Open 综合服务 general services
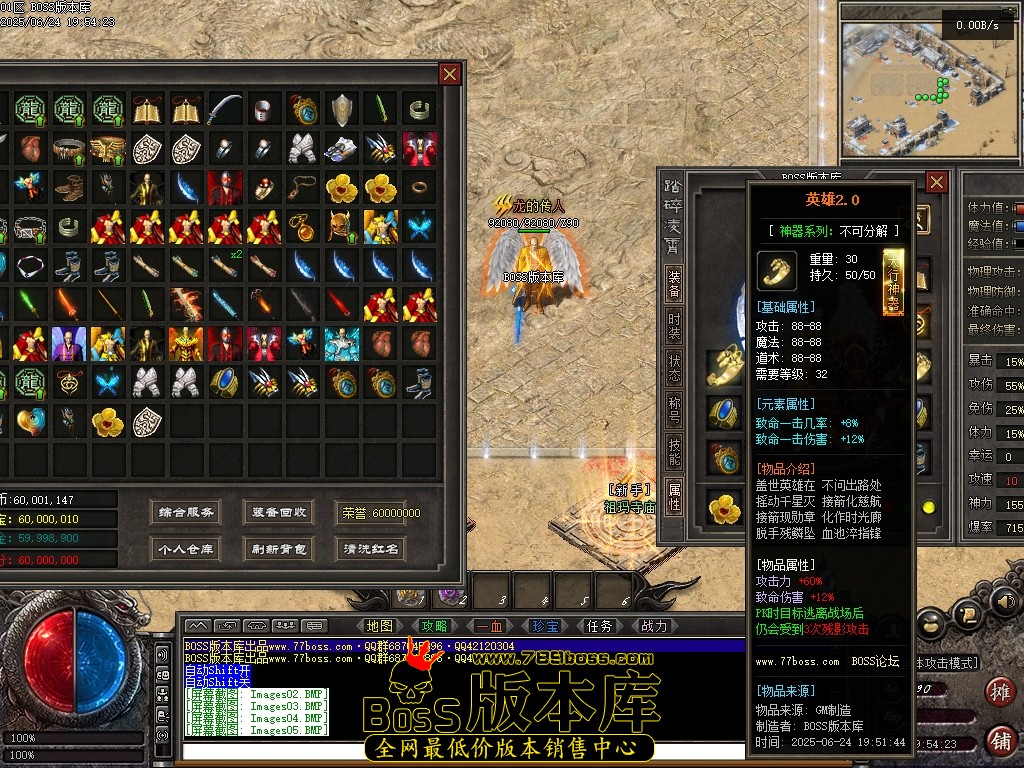 pyautogui.click(x=186, y=513)
